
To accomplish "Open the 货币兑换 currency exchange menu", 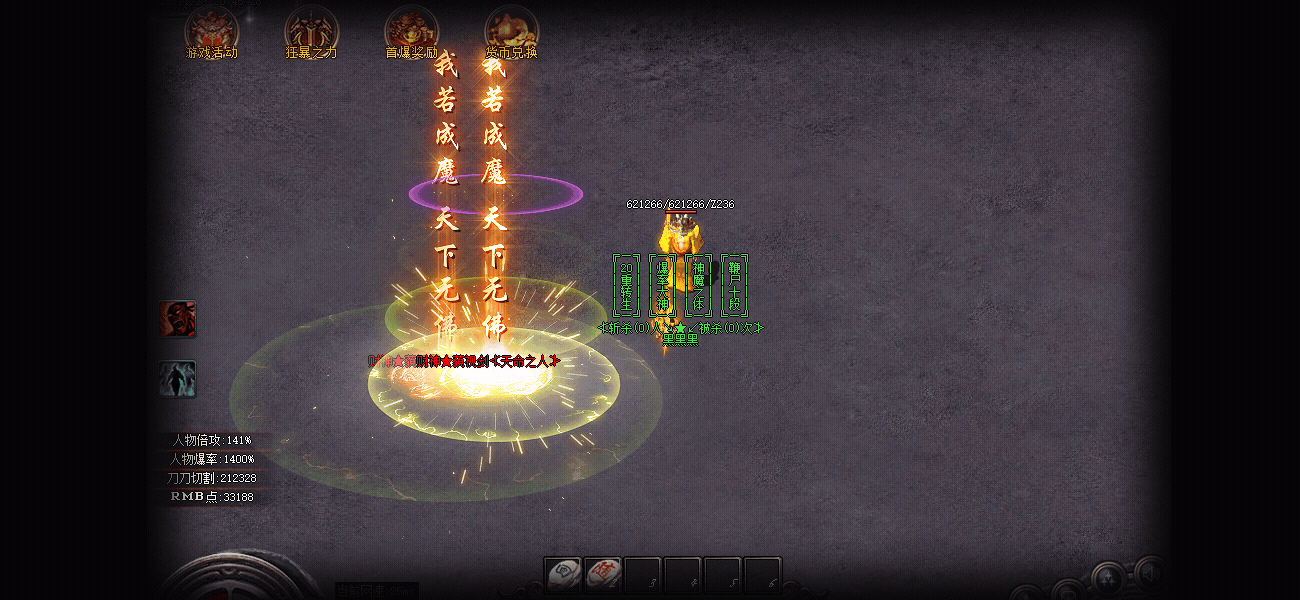I will pyautogui.click(x=511, y=32).
